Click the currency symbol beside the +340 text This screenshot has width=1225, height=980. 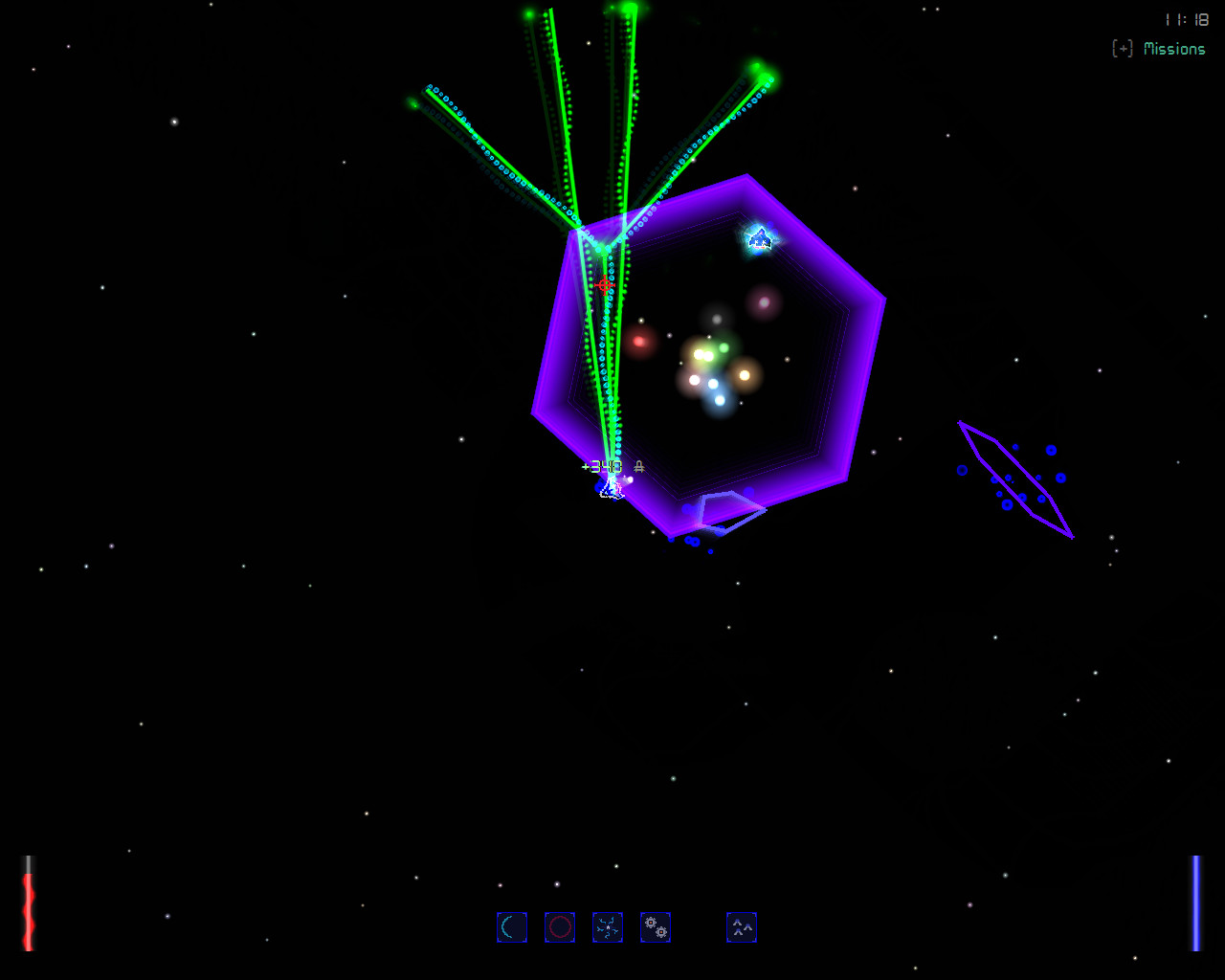click(x=638, y=467)
